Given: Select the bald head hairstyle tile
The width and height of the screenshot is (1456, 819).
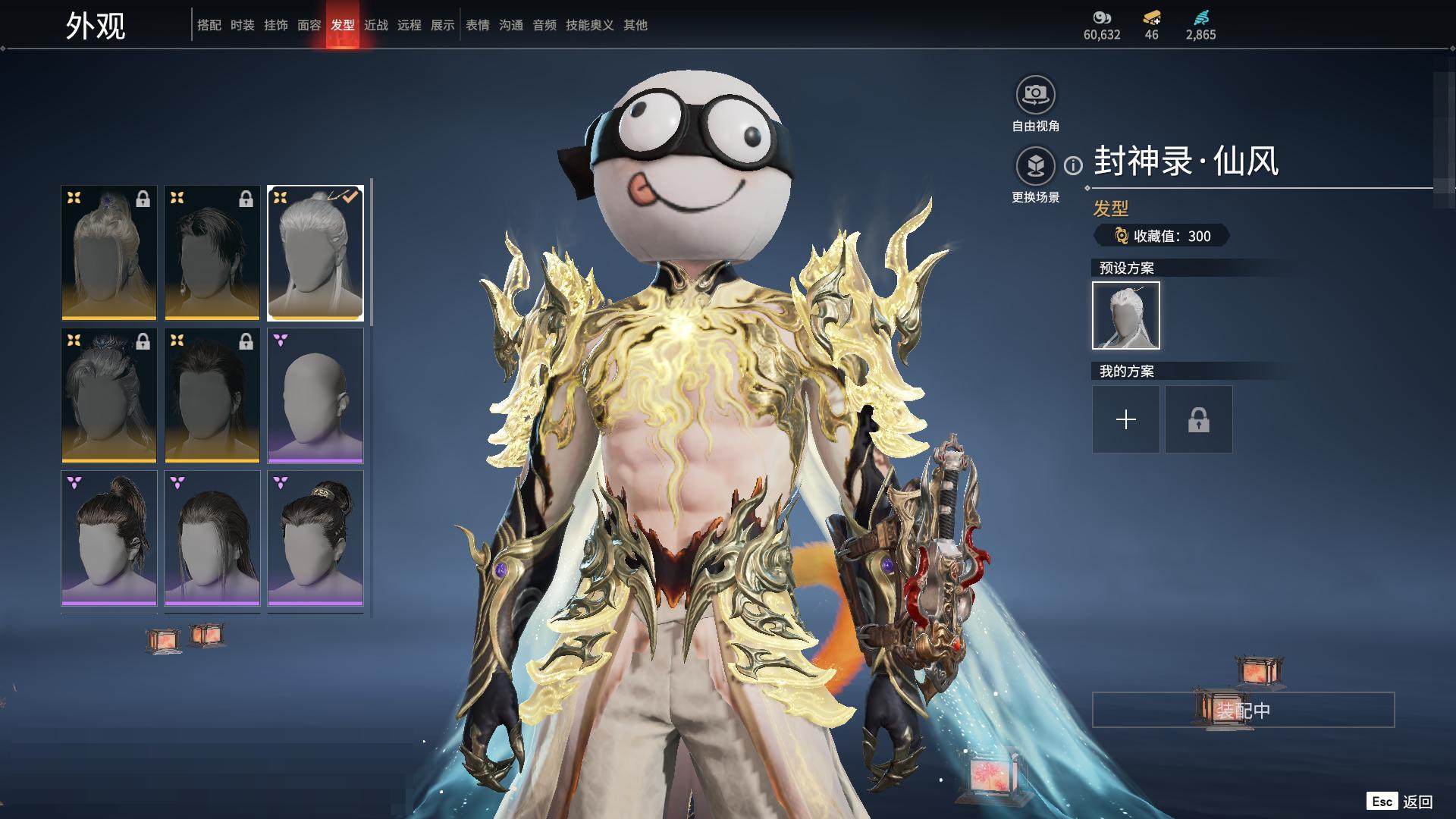Looking at the screenshot, I should point(315,395).
